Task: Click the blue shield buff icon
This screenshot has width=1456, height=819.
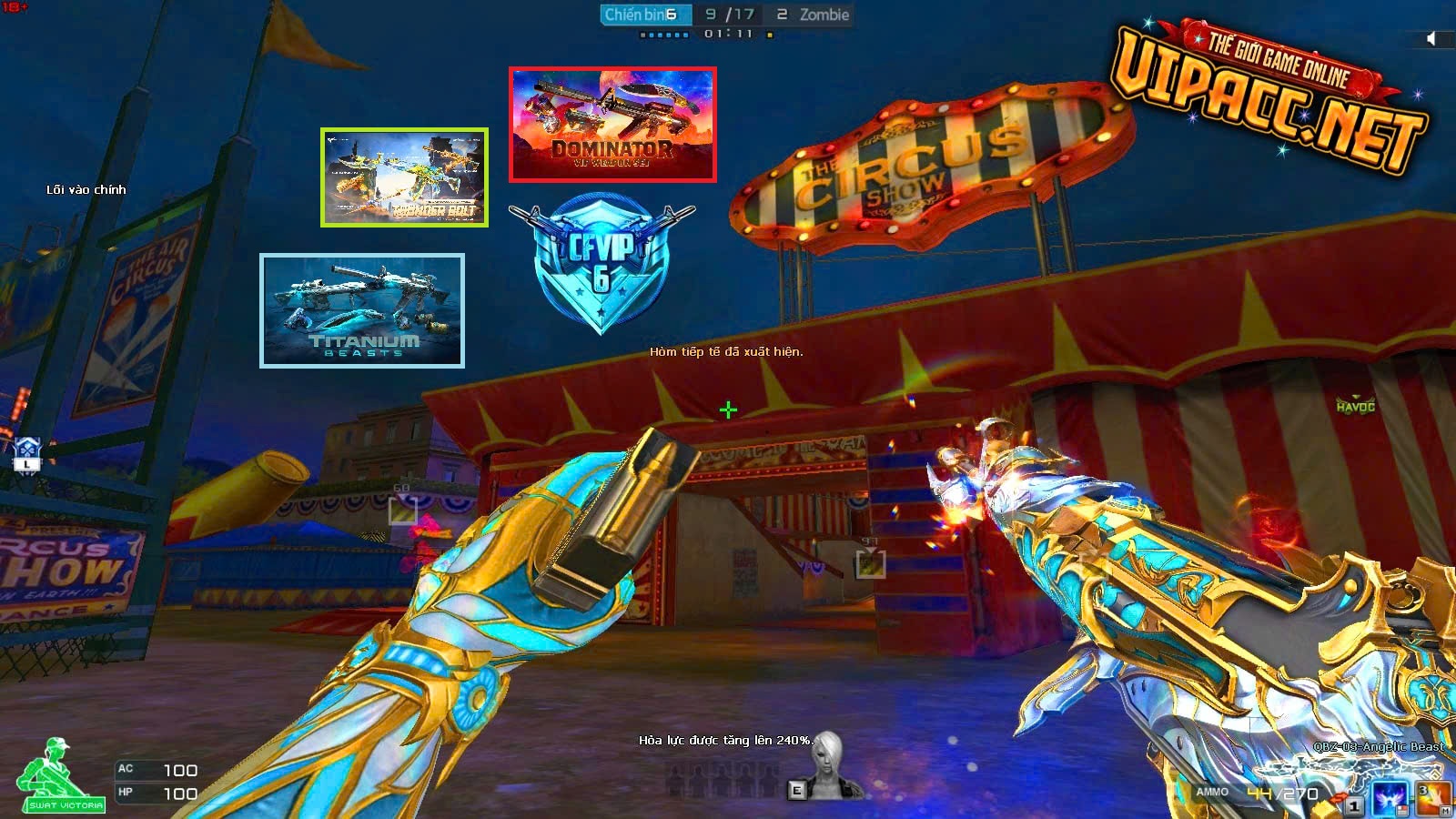Action: [27, 453]
